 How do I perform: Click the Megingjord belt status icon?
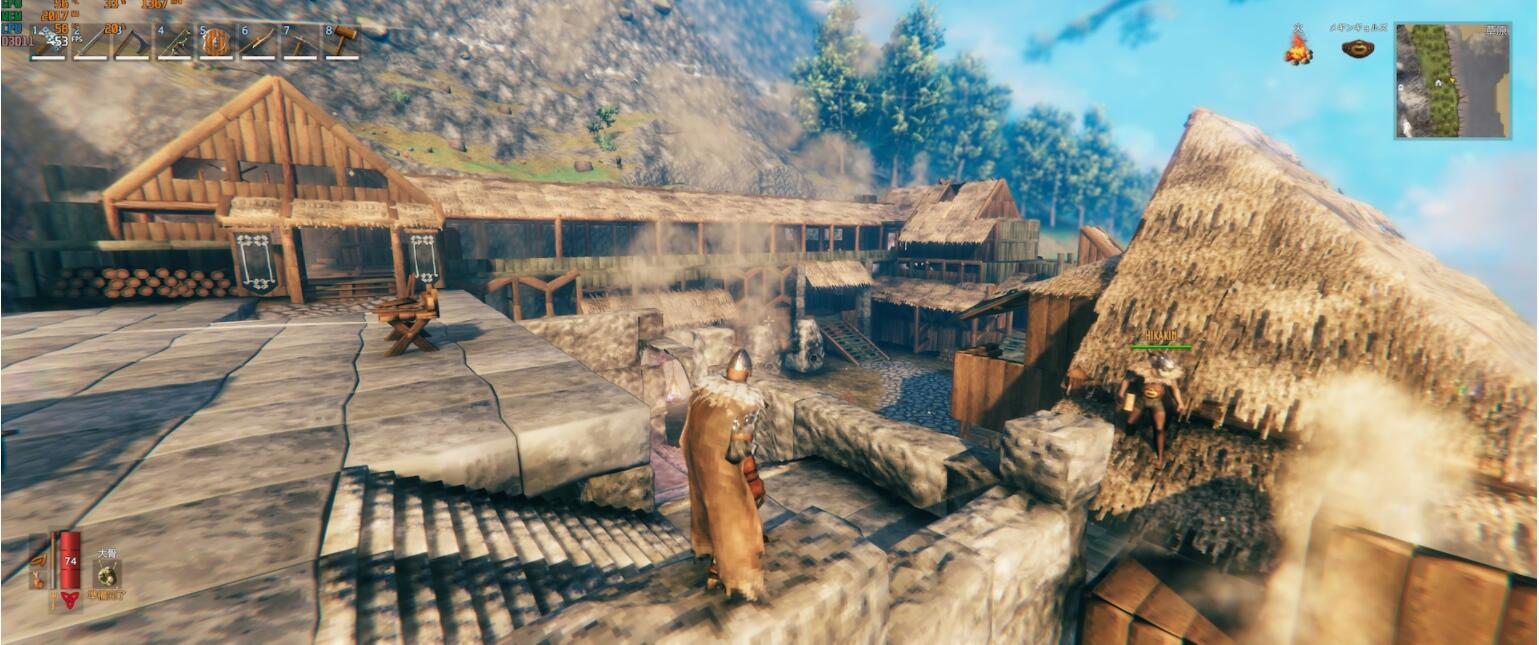pos(1357,48)
